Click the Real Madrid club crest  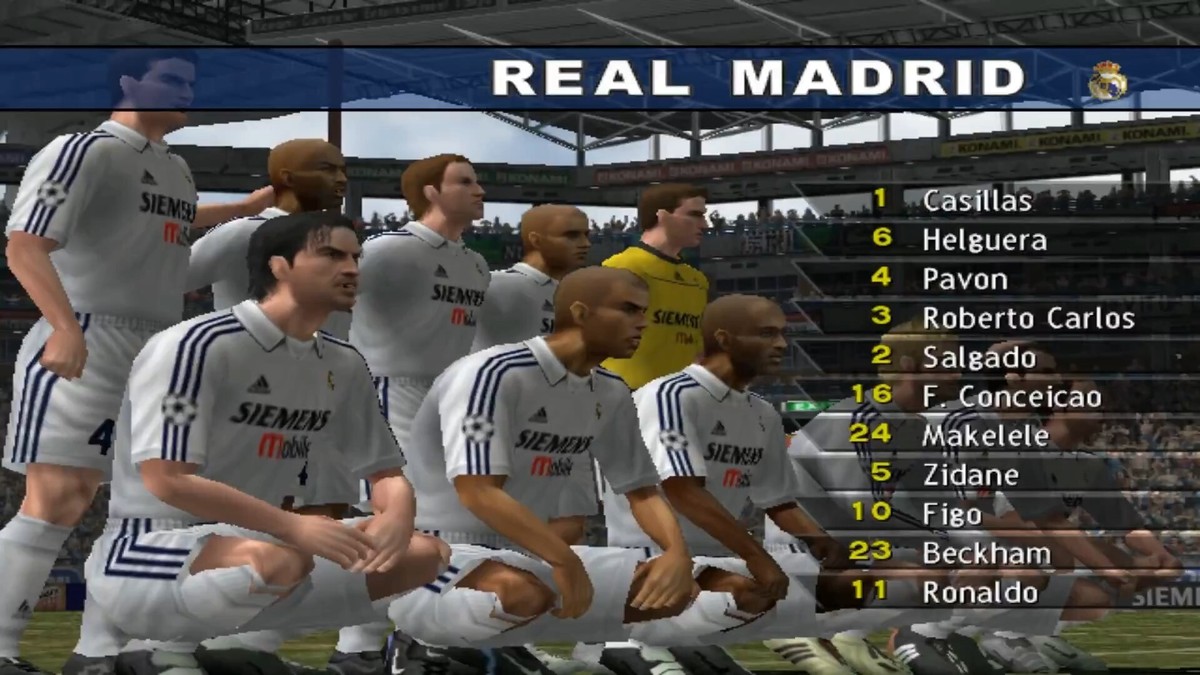click(x=1107, y=81)
